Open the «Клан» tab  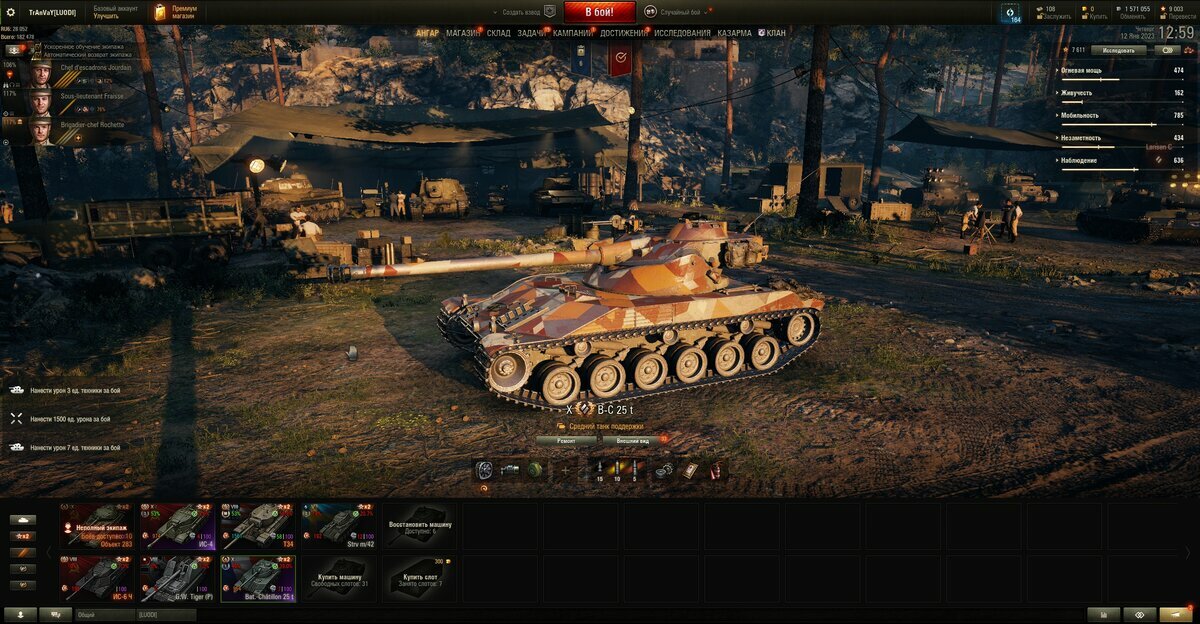coord(772,33)
